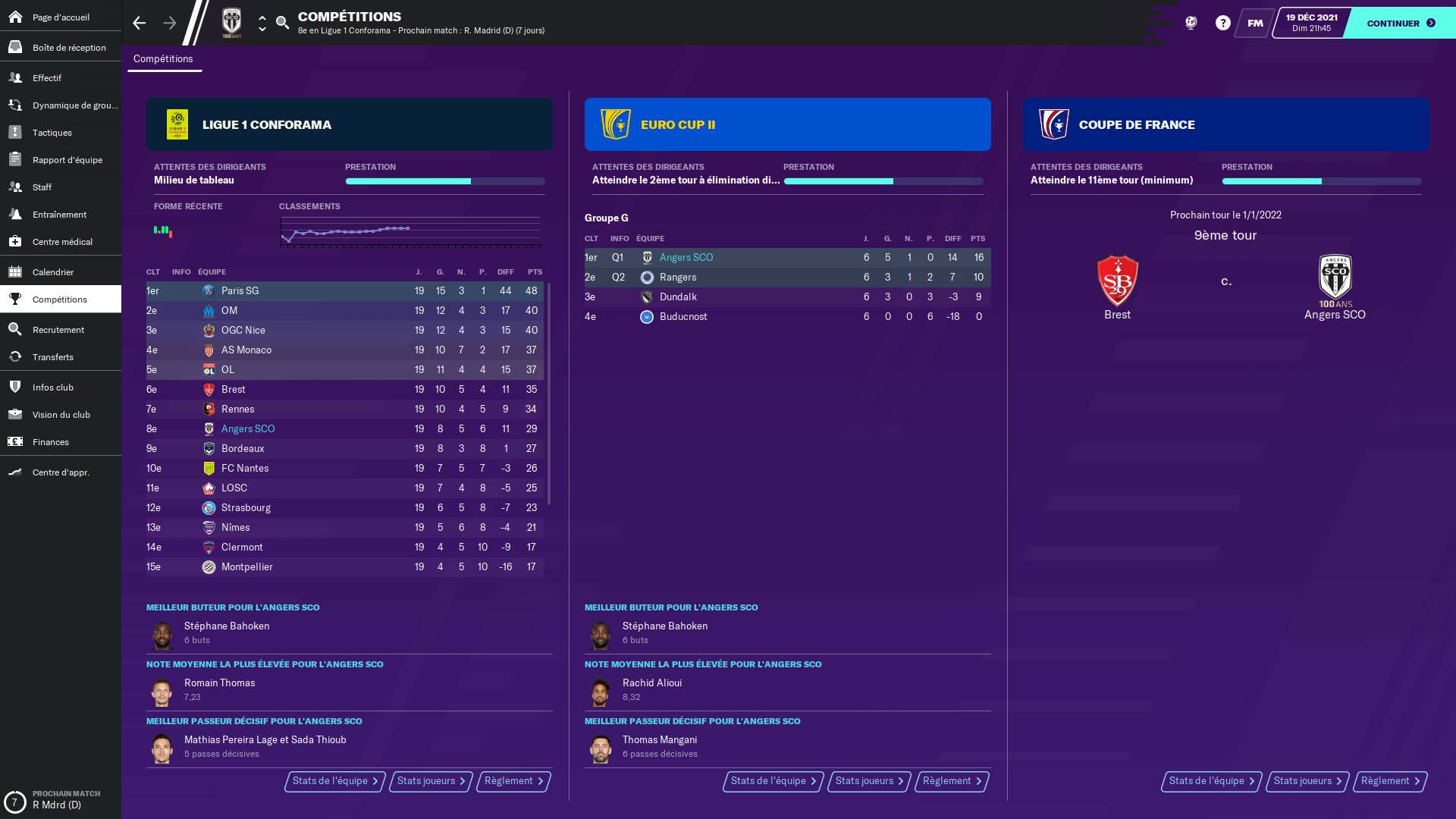
Task: Select Paris SG in the league table
Action: (x=240, y=291)
